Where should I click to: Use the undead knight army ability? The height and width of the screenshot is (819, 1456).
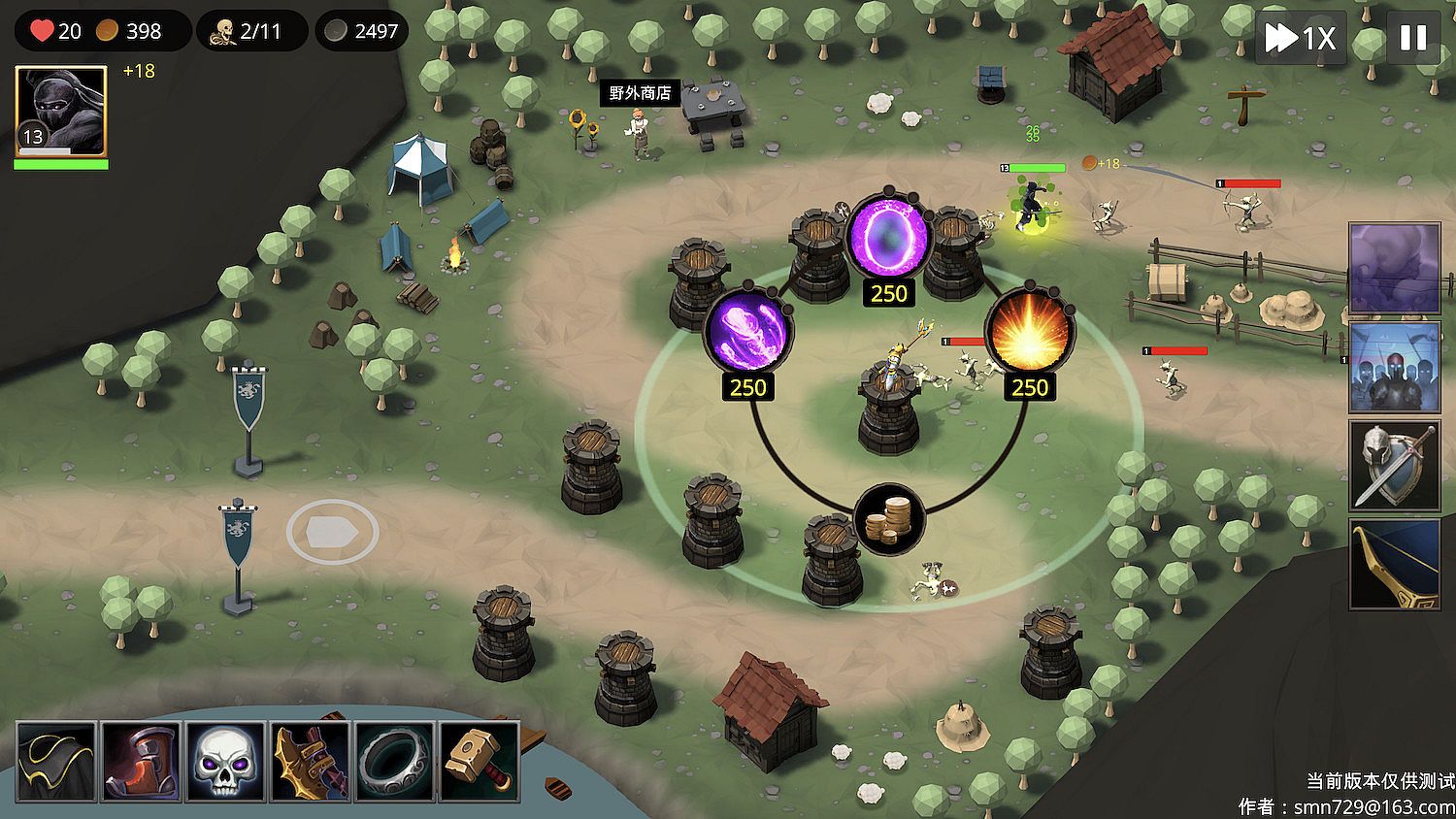pyautogui.click(x=1395, y=368)
